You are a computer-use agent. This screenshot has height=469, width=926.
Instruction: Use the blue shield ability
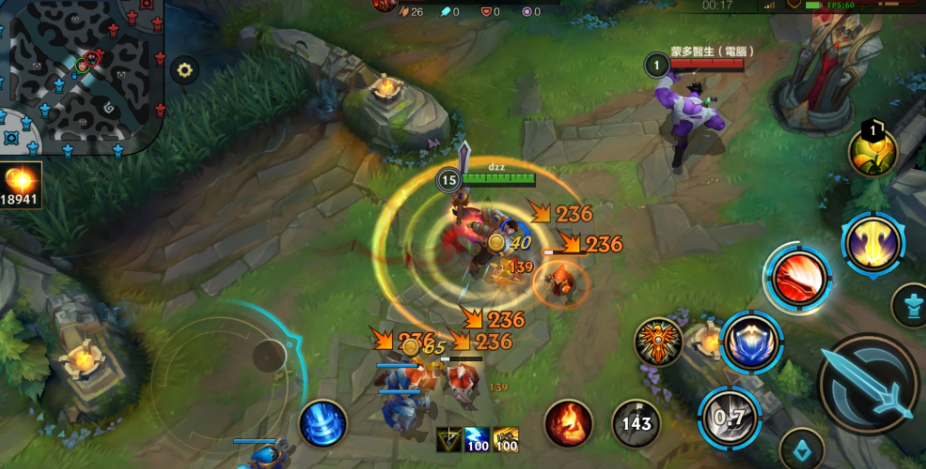751,343
